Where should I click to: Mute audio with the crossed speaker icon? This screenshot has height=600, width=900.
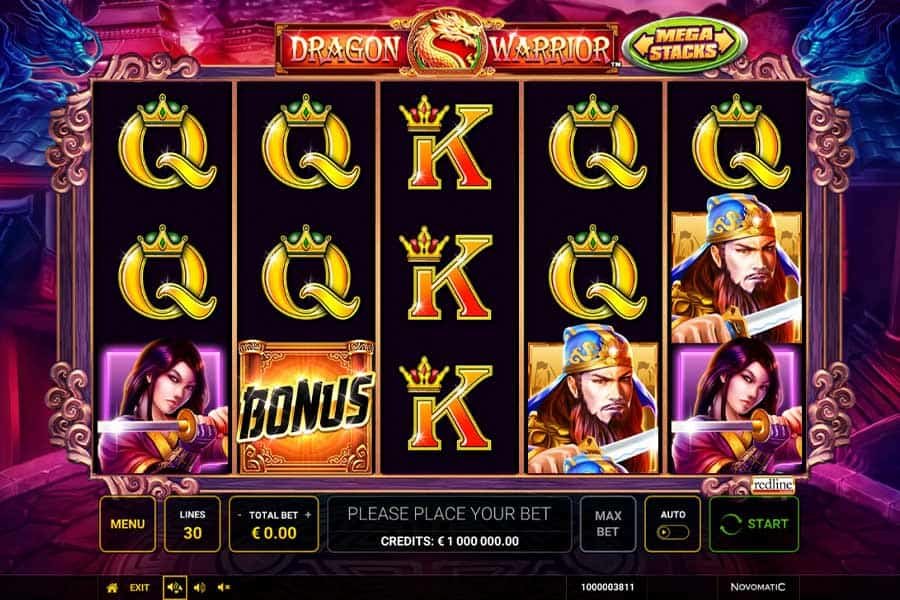[224, 587]
